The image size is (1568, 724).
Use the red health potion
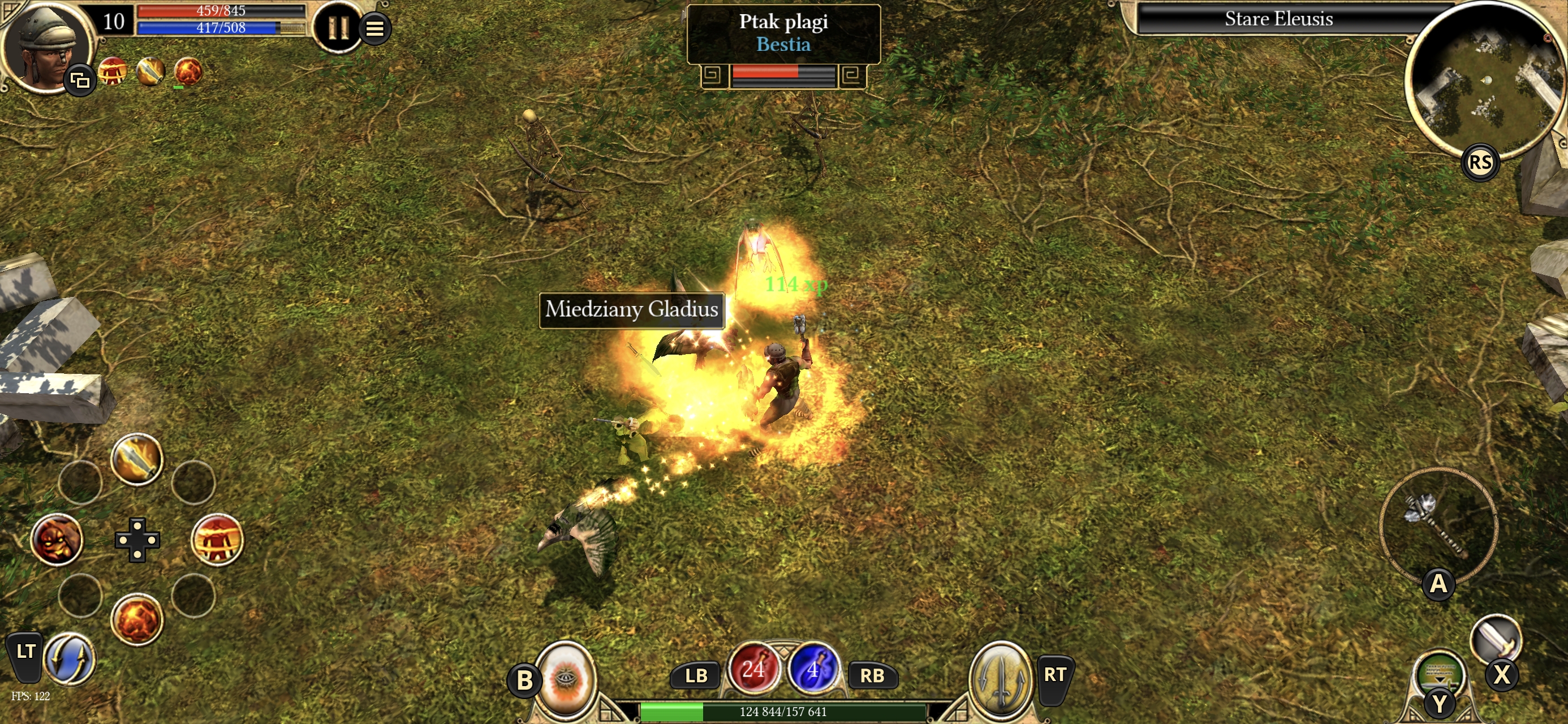coord(753,670)
